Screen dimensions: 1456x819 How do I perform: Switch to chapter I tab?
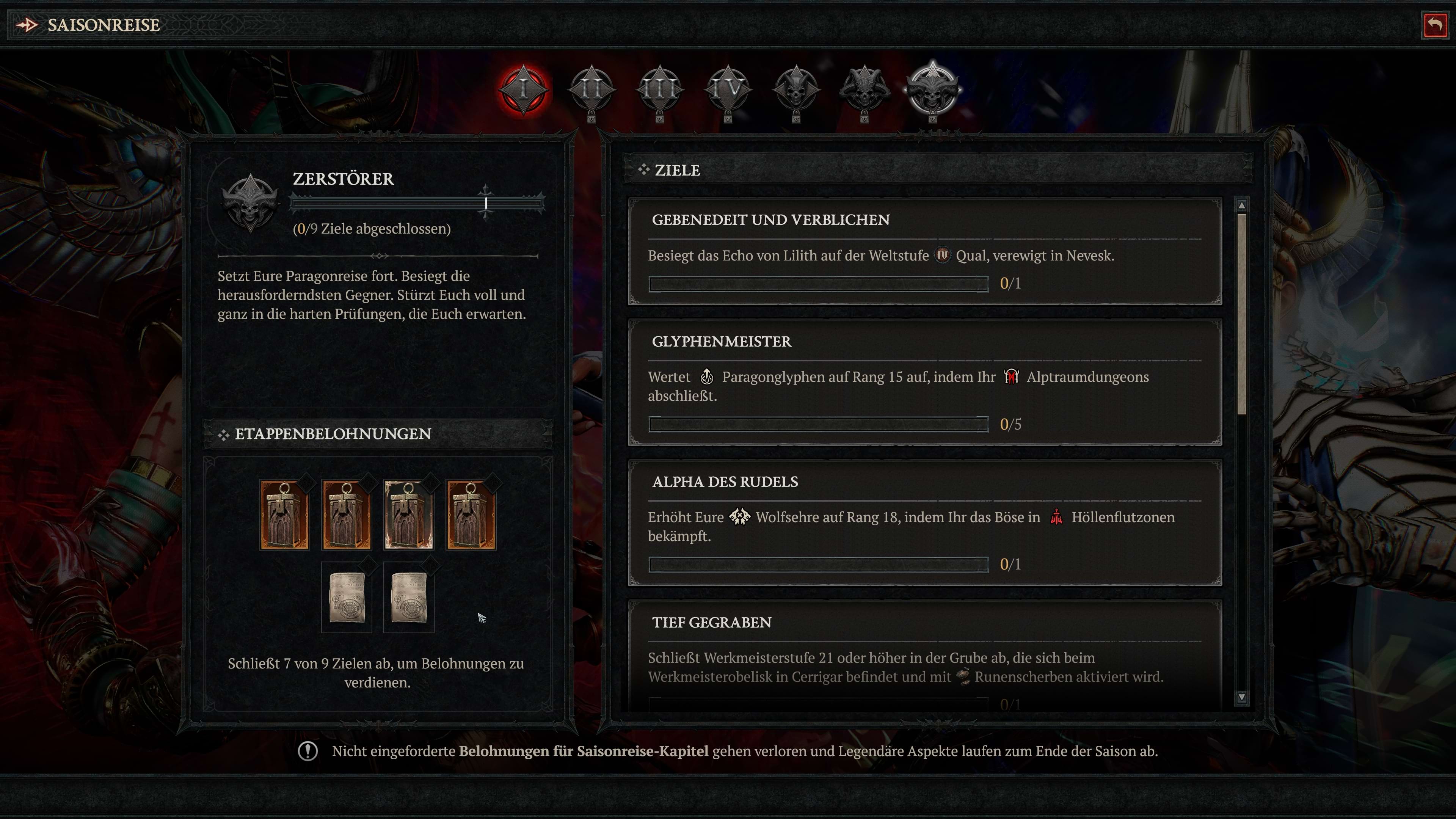523,89
